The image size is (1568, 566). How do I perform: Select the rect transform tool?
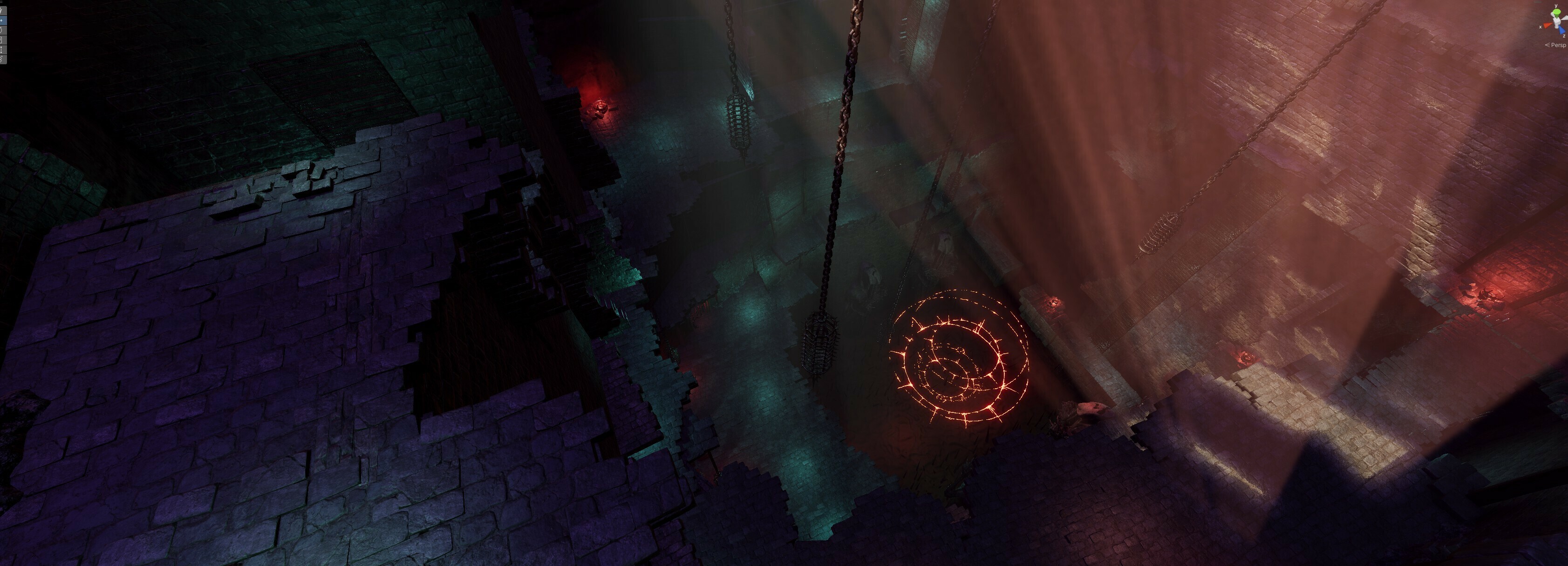click(x=2, y=49)
